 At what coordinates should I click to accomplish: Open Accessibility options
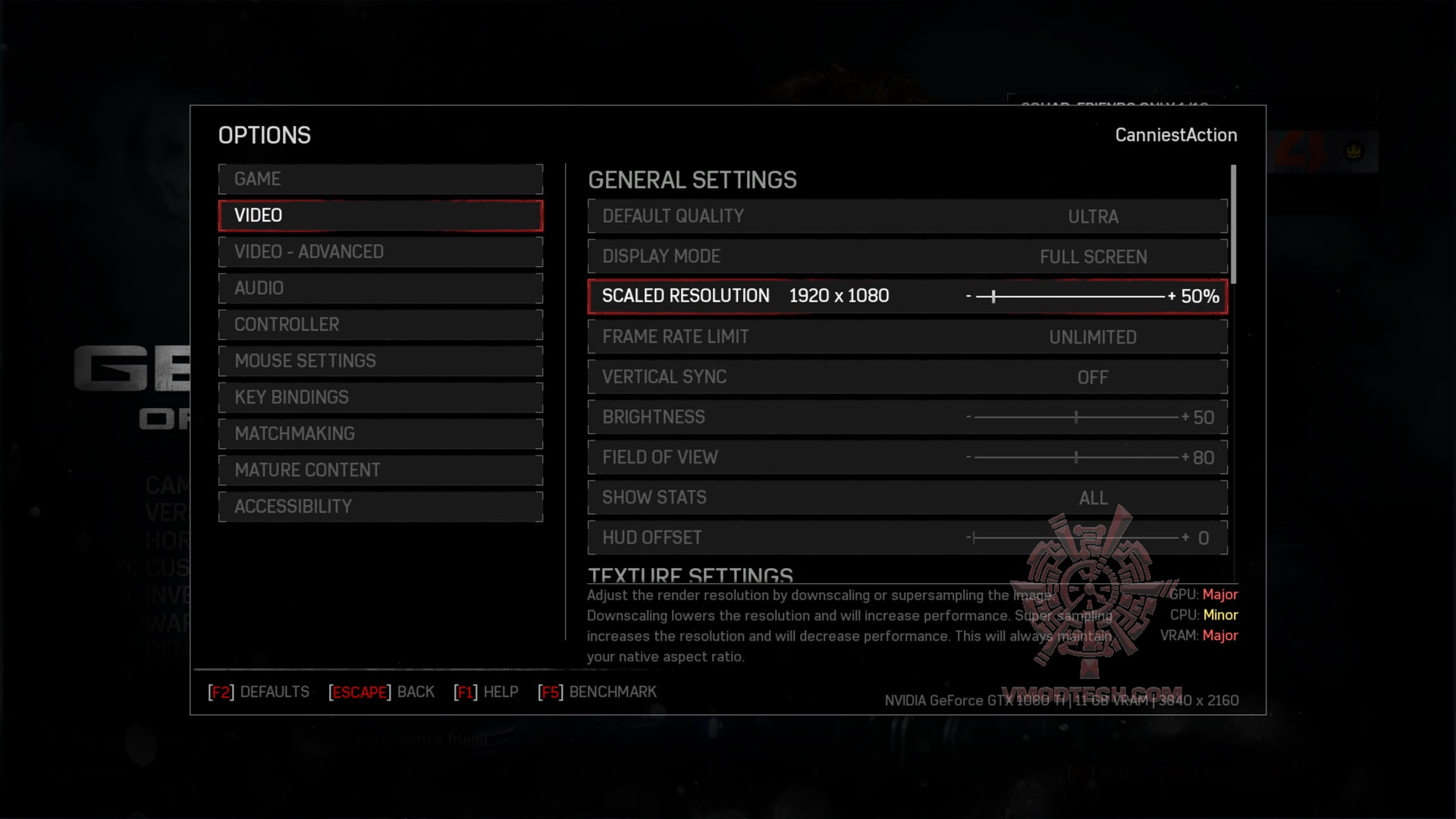pyautogui.click(x=380, y=507)
